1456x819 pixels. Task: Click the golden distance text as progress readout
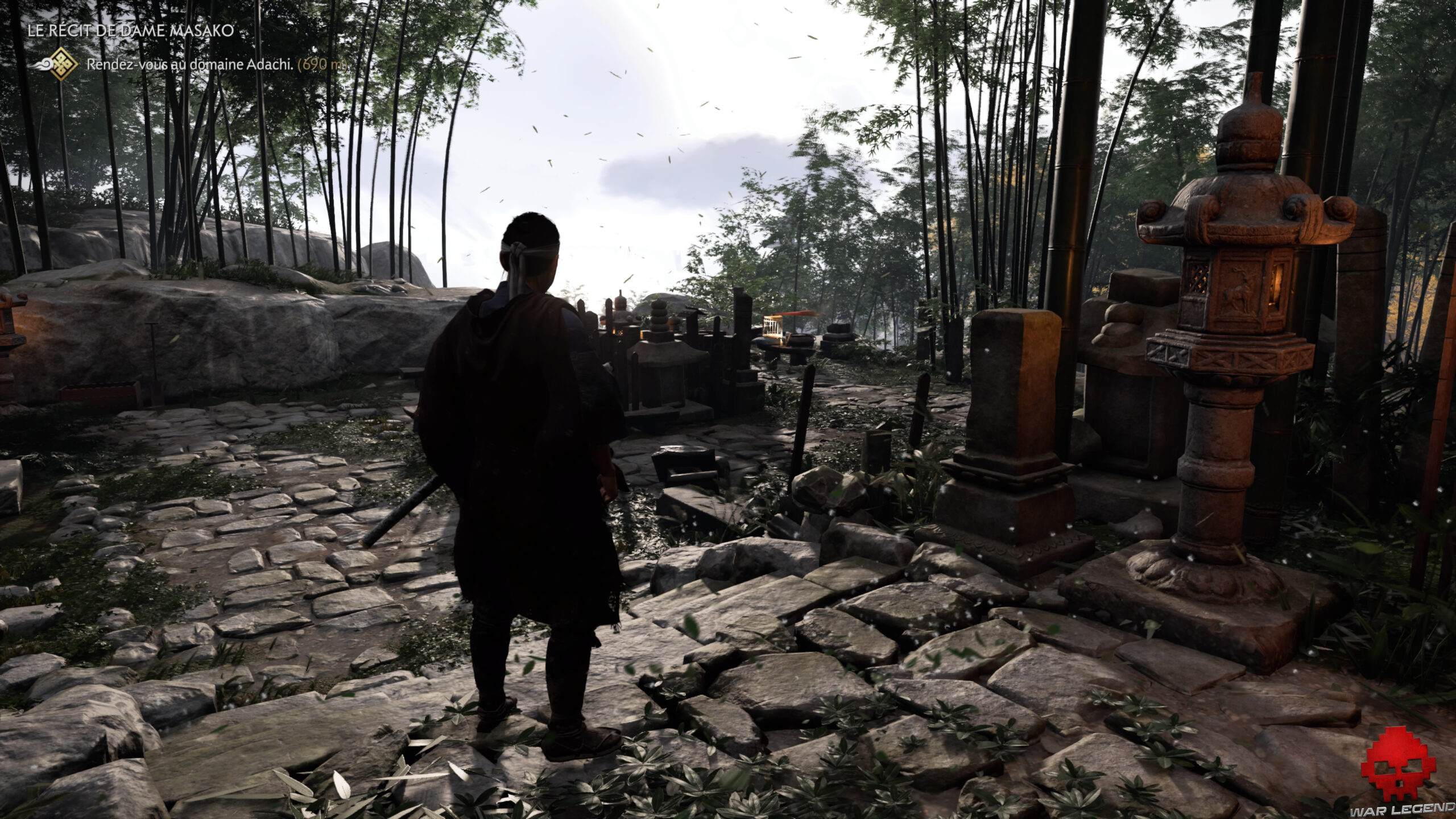click(324, 67)
